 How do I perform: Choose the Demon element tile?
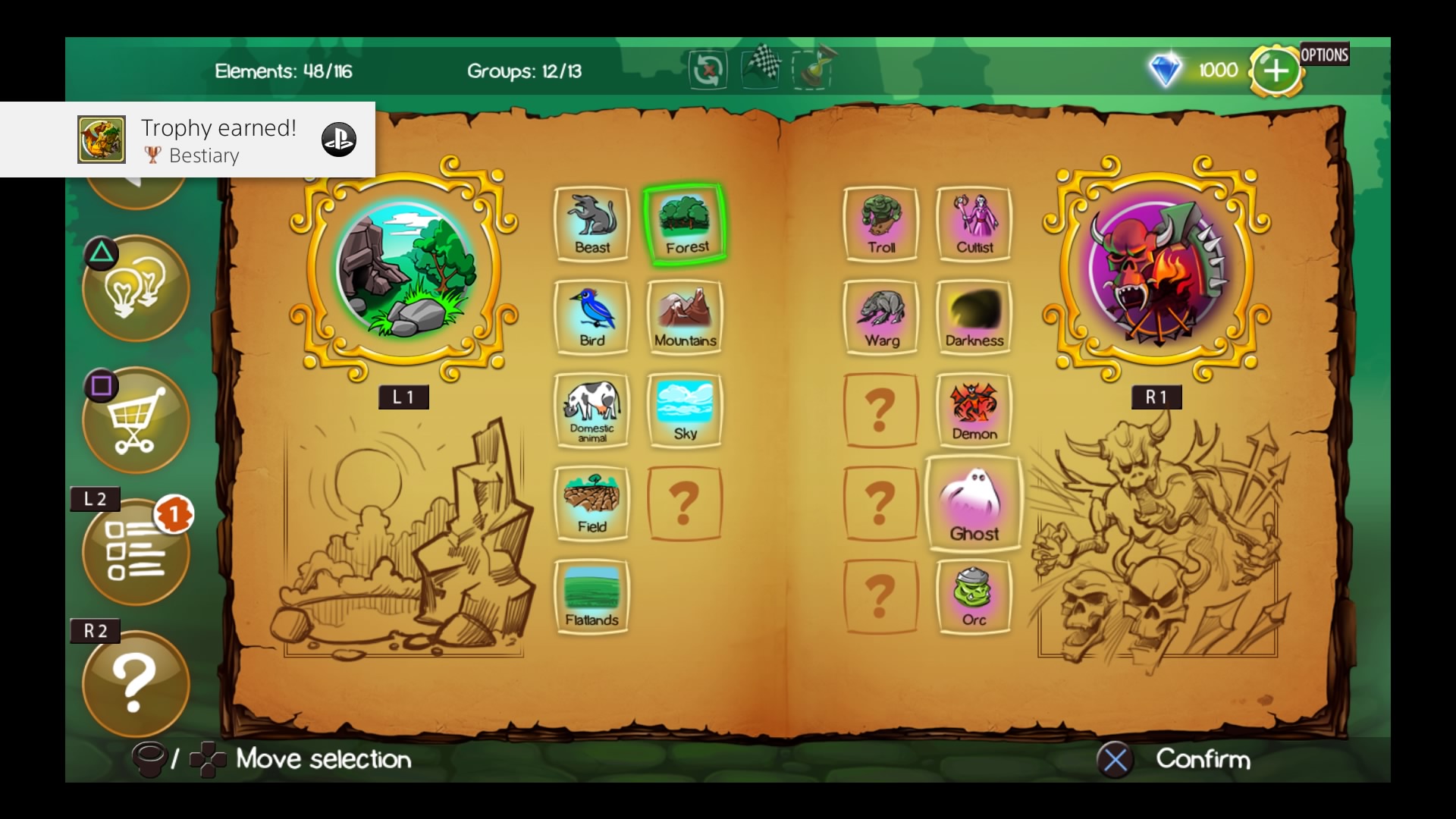point(974,410)
